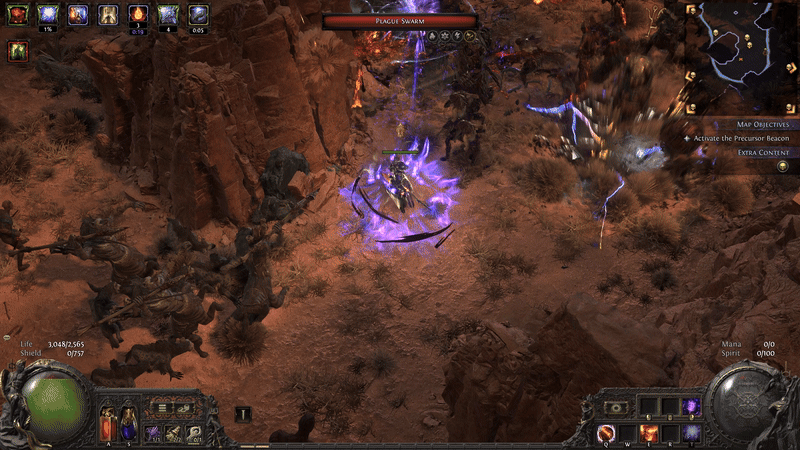Viewport: 800px width, 450px height.
Task: Select the purple crystal charm slot
Action: [x=153, y=432]
